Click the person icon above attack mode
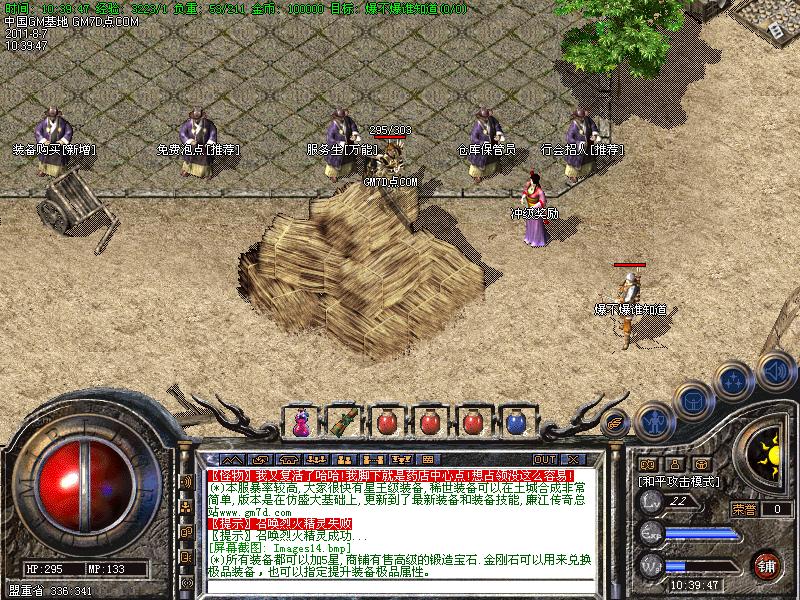Screen dimensions: 800x600 [x=675, y=464]
